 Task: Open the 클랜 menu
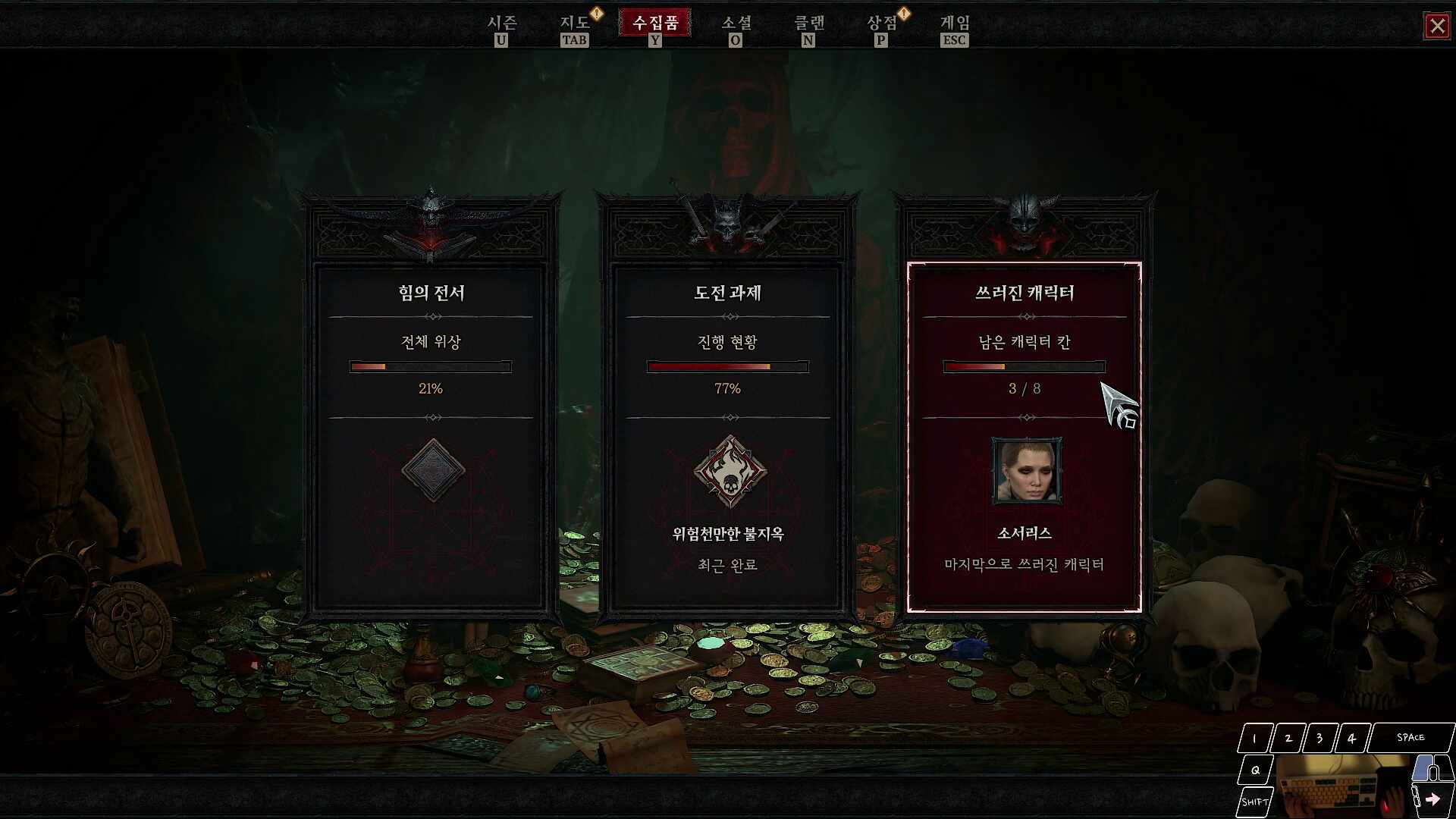(x=808, y=24)
